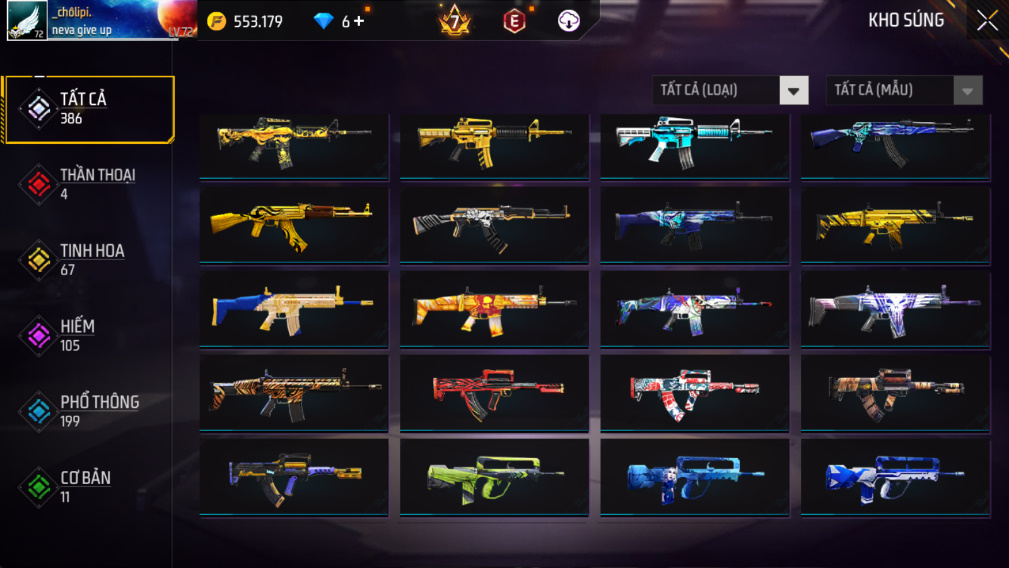Add diamonds with the plus button

[359, 21]
